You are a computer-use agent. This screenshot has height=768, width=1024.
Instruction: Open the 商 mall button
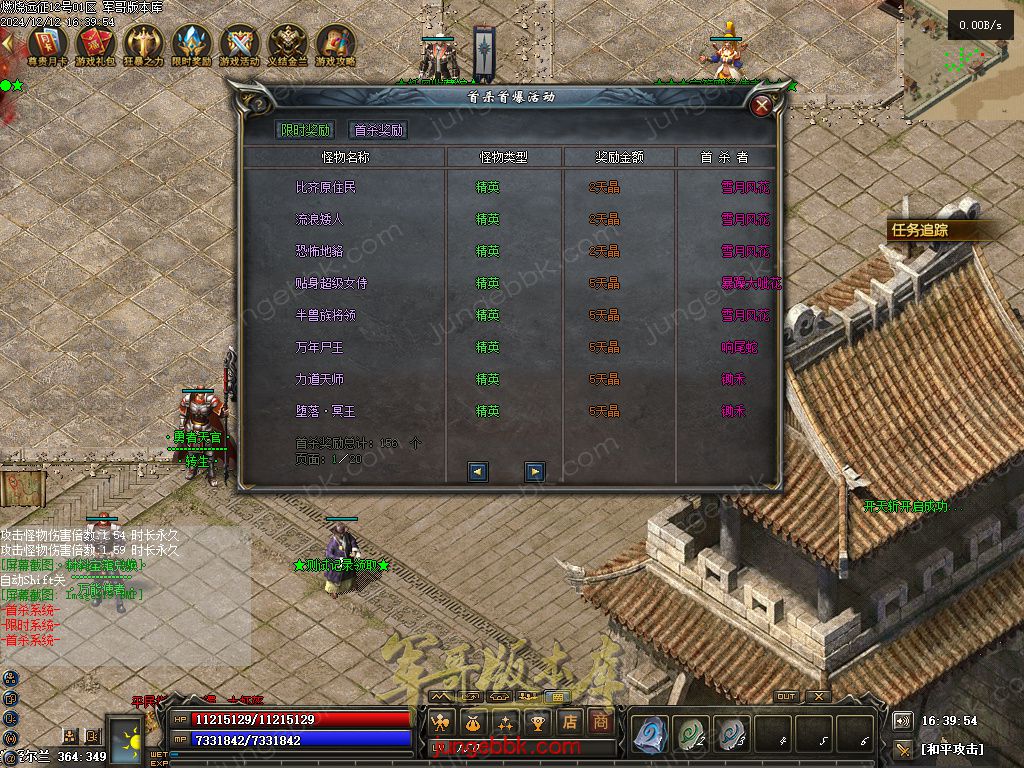tap(600, 721)
